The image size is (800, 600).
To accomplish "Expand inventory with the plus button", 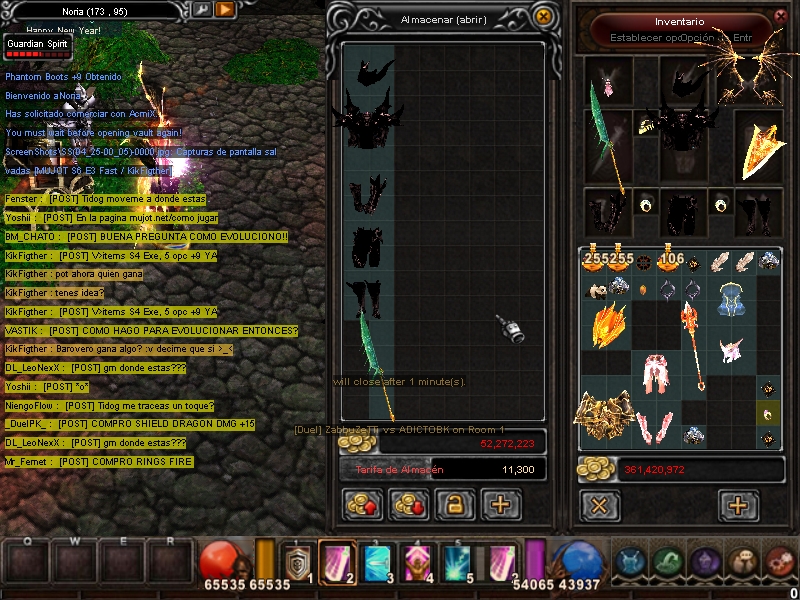I will pyautogui.click(x=738, y=505).
